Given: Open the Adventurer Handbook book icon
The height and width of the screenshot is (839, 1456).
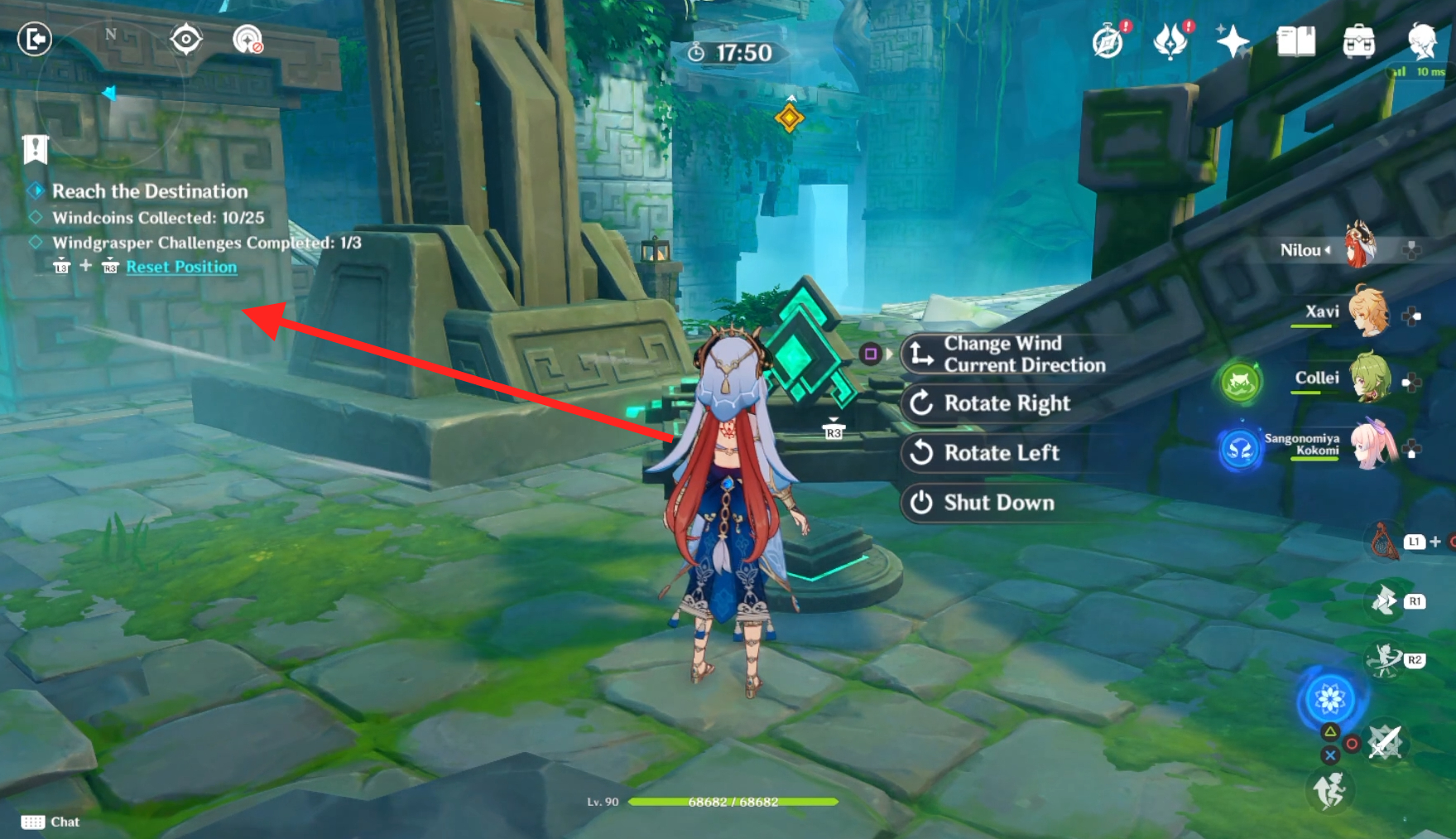Looking at the screenshot, I should (x=1295, y=40).
